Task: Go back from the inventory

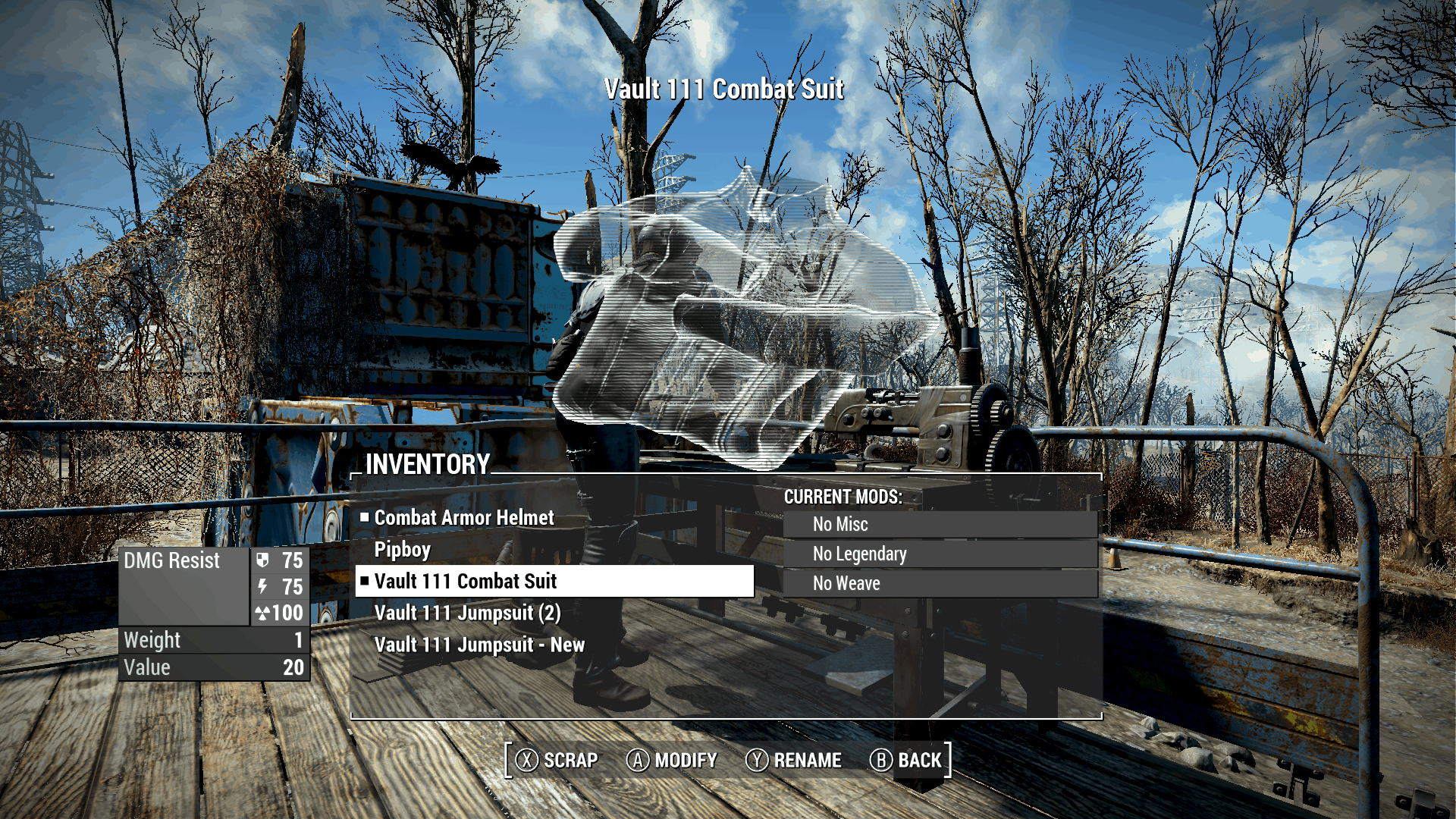Action: coord(905,760)
